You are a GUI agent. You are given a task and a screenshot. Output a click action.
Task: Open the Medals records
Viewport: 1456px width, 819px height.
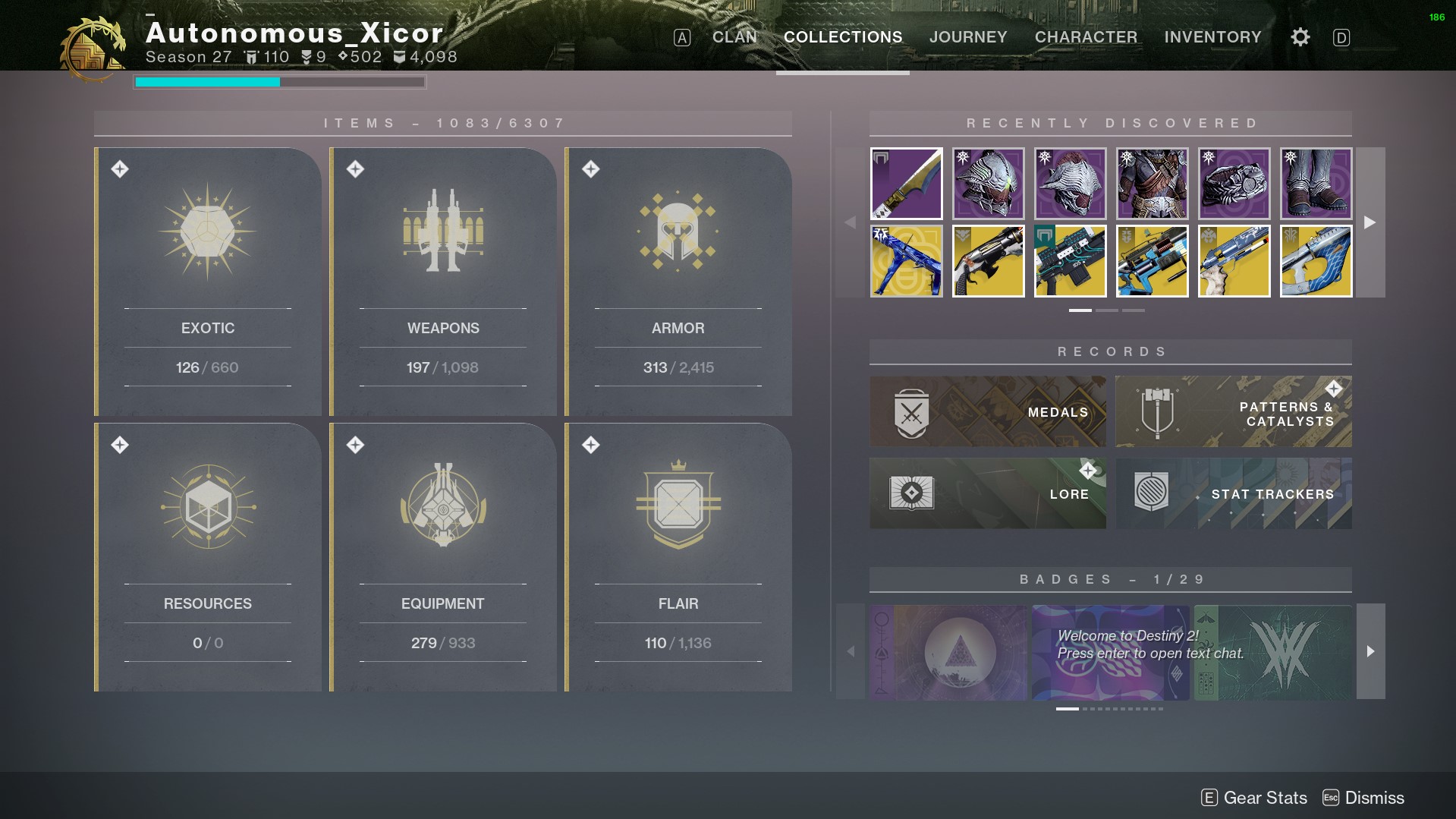[987, 411]
